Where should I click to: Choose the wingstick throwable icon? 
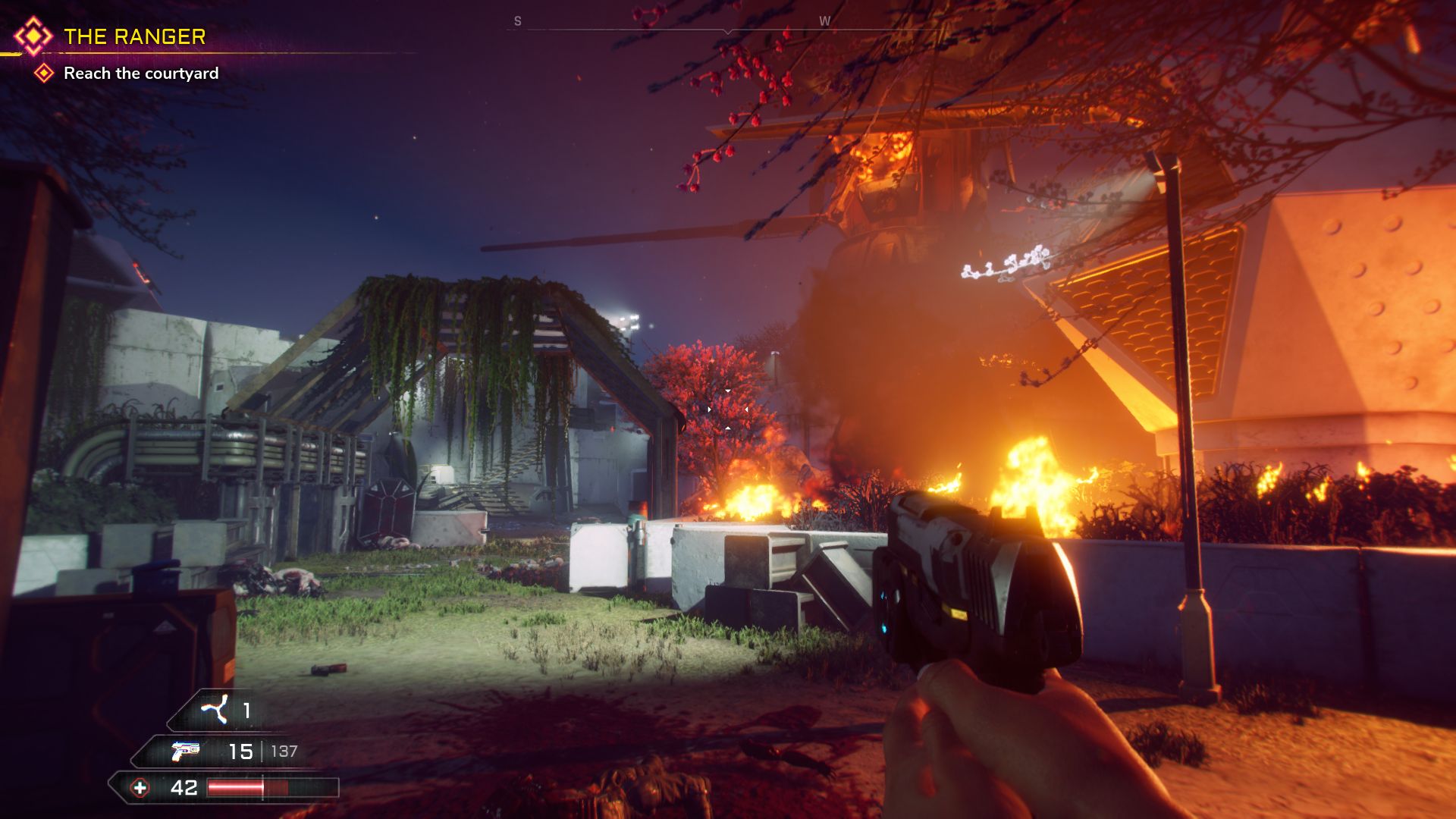214,710
